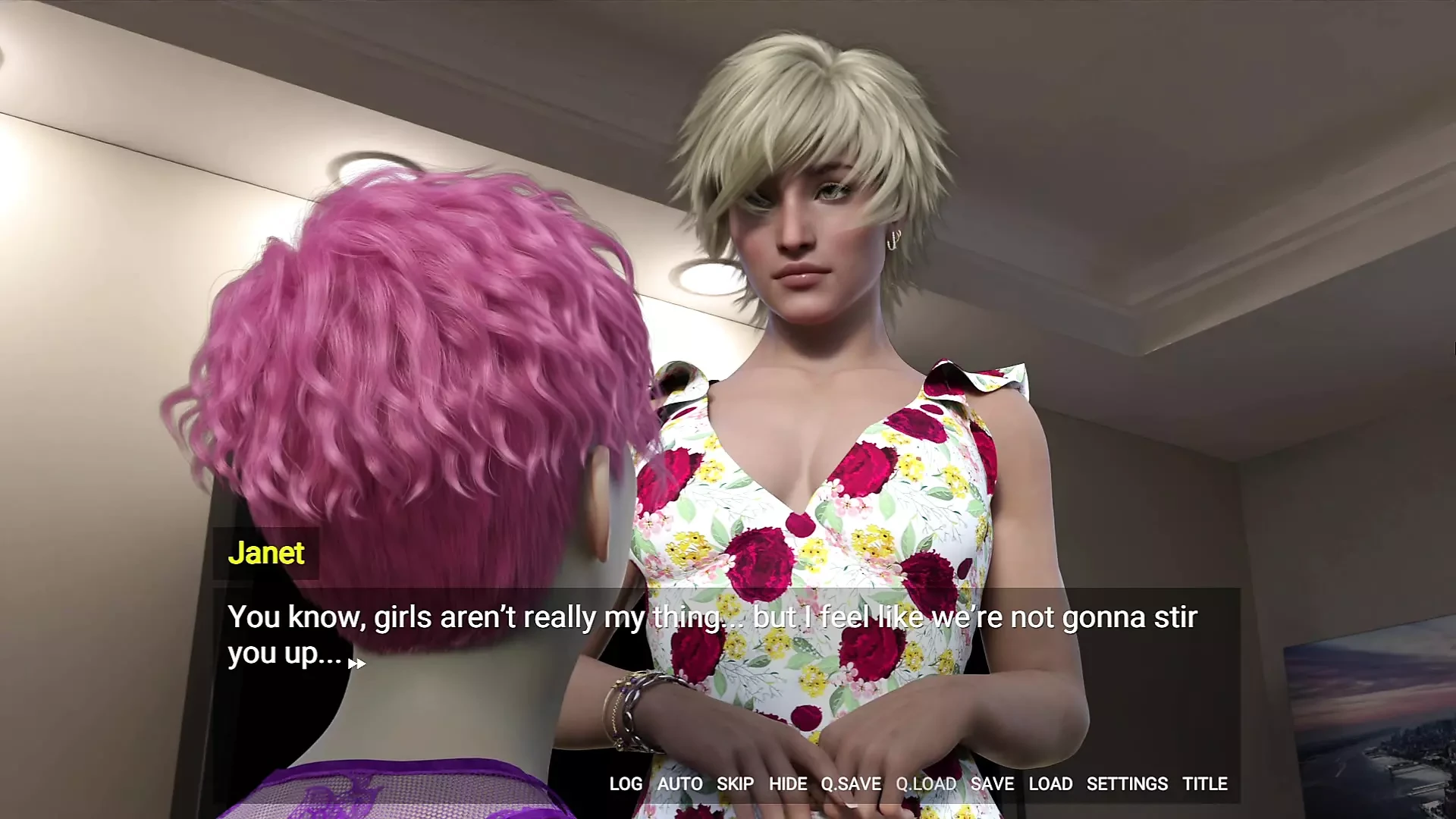Hide the text box with HIDE
1456x819 pixels.
[788, 783]
